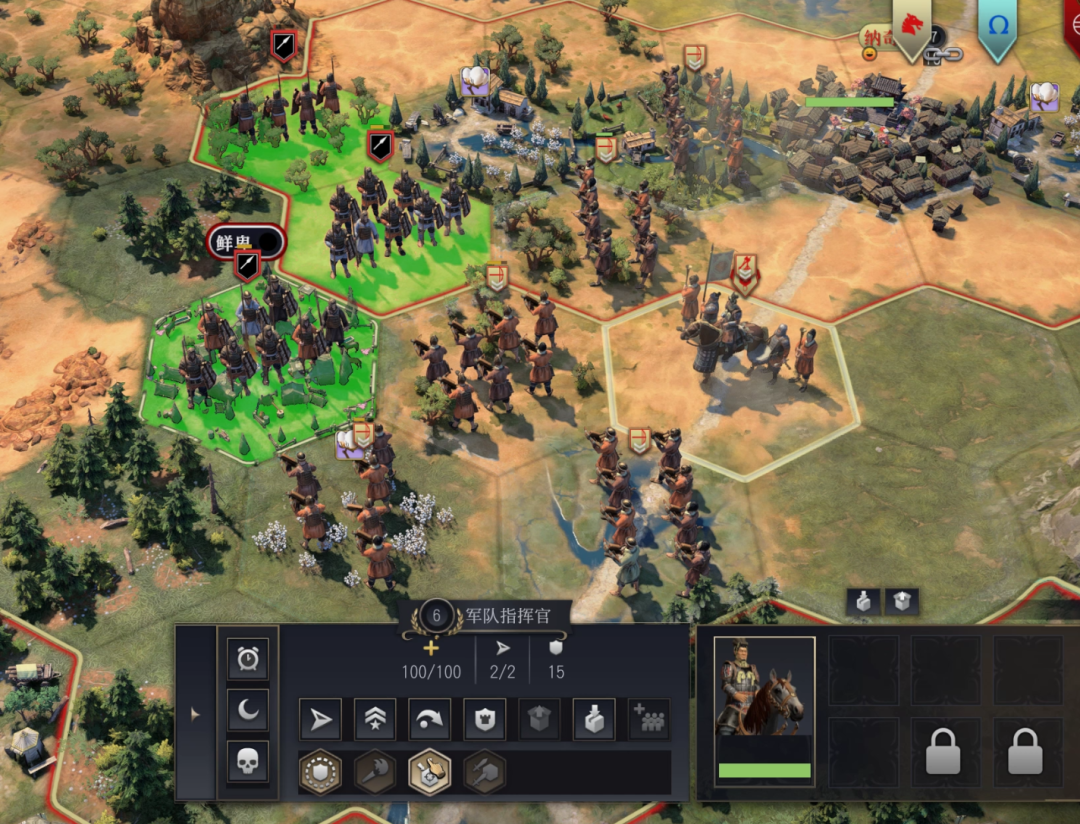Activate the castle shield fortify action
Screen dimensions: 1080x824
(484, 720)
